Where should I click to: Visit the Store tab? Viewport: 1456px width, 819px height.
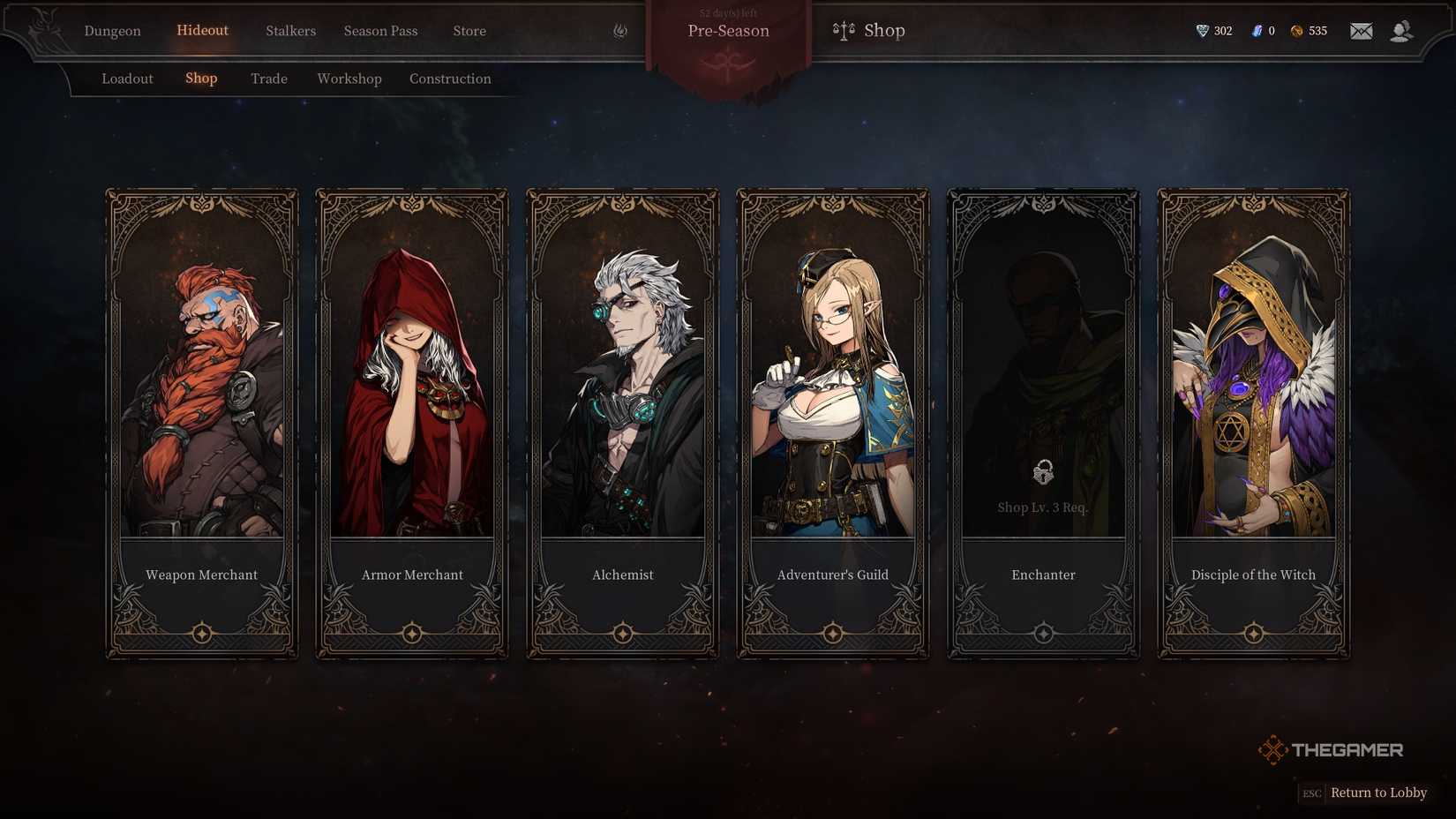tap(469, 31)
